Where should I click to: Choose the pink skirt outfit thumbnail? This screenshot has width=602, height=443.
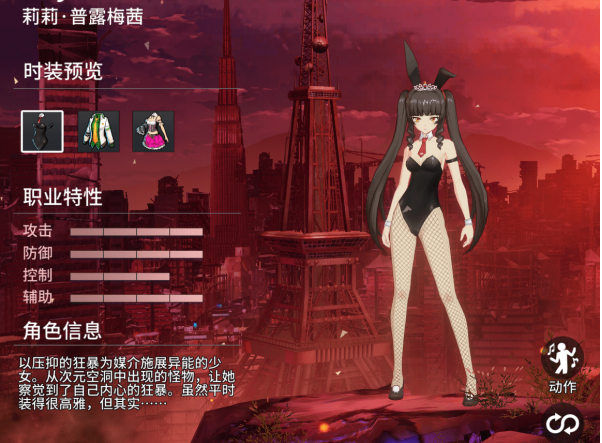click(x=153, y=131)
